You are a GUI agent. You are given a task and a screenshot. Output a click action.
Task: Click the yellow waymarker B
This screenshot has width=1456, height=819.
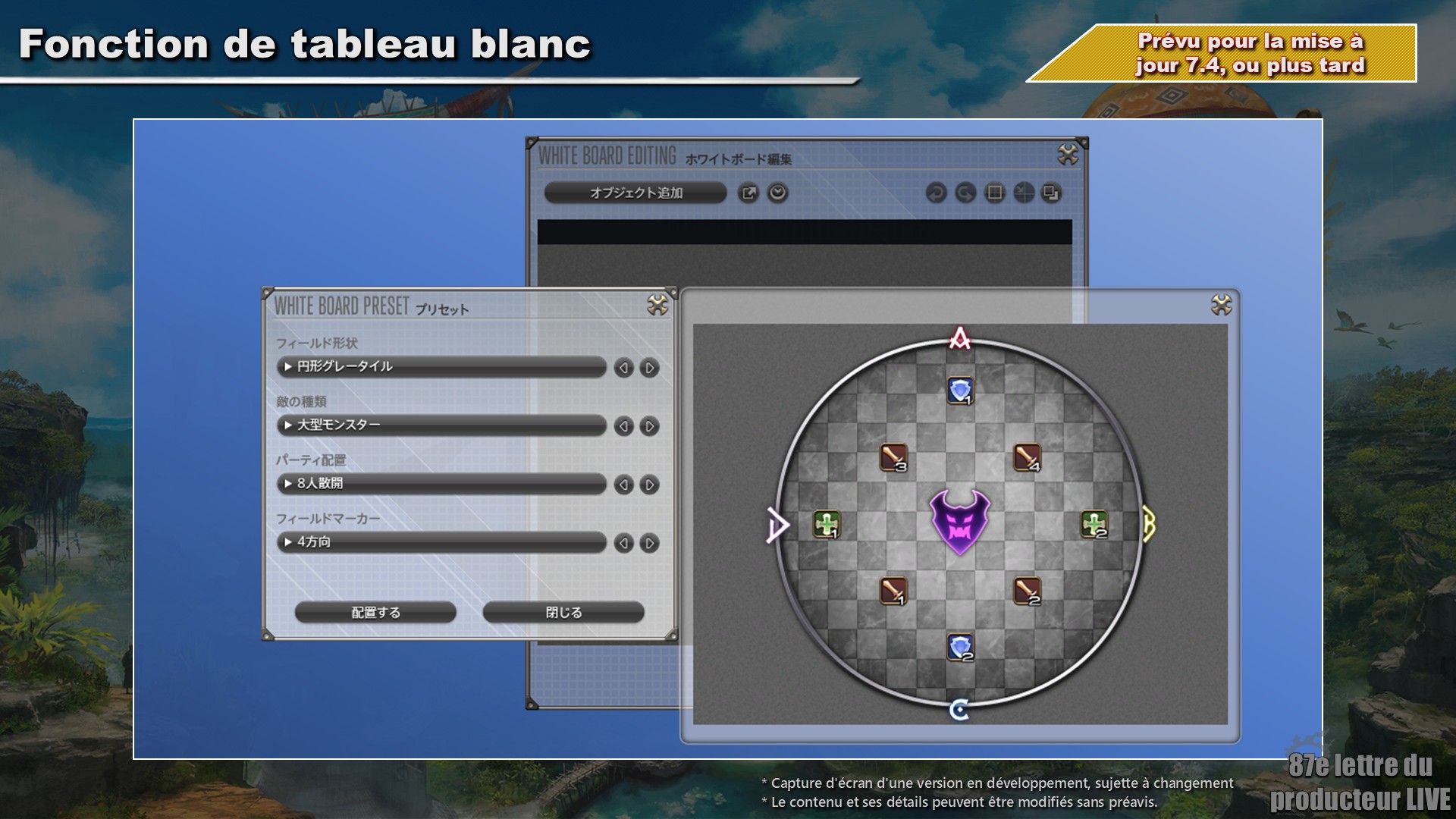pos(1149,524)
